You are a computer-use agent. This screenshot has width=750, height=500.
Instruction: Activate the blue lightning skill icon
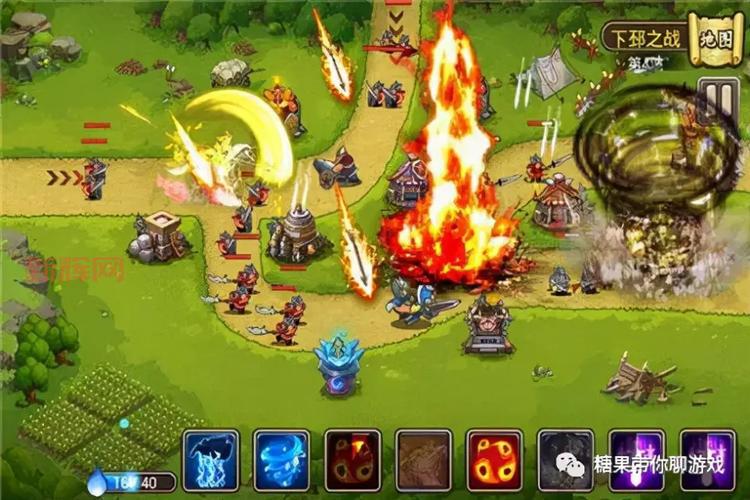click(x=210, y=460)
